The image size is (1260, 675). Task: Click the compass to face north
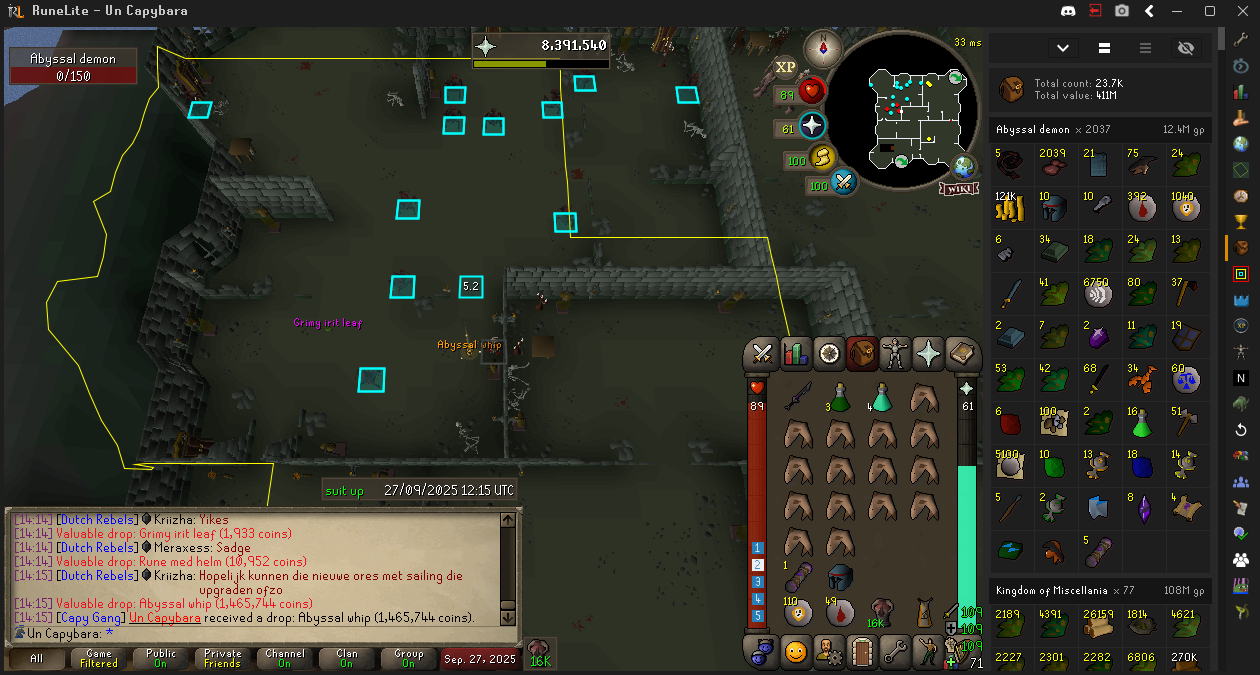(x=824, y=47)
